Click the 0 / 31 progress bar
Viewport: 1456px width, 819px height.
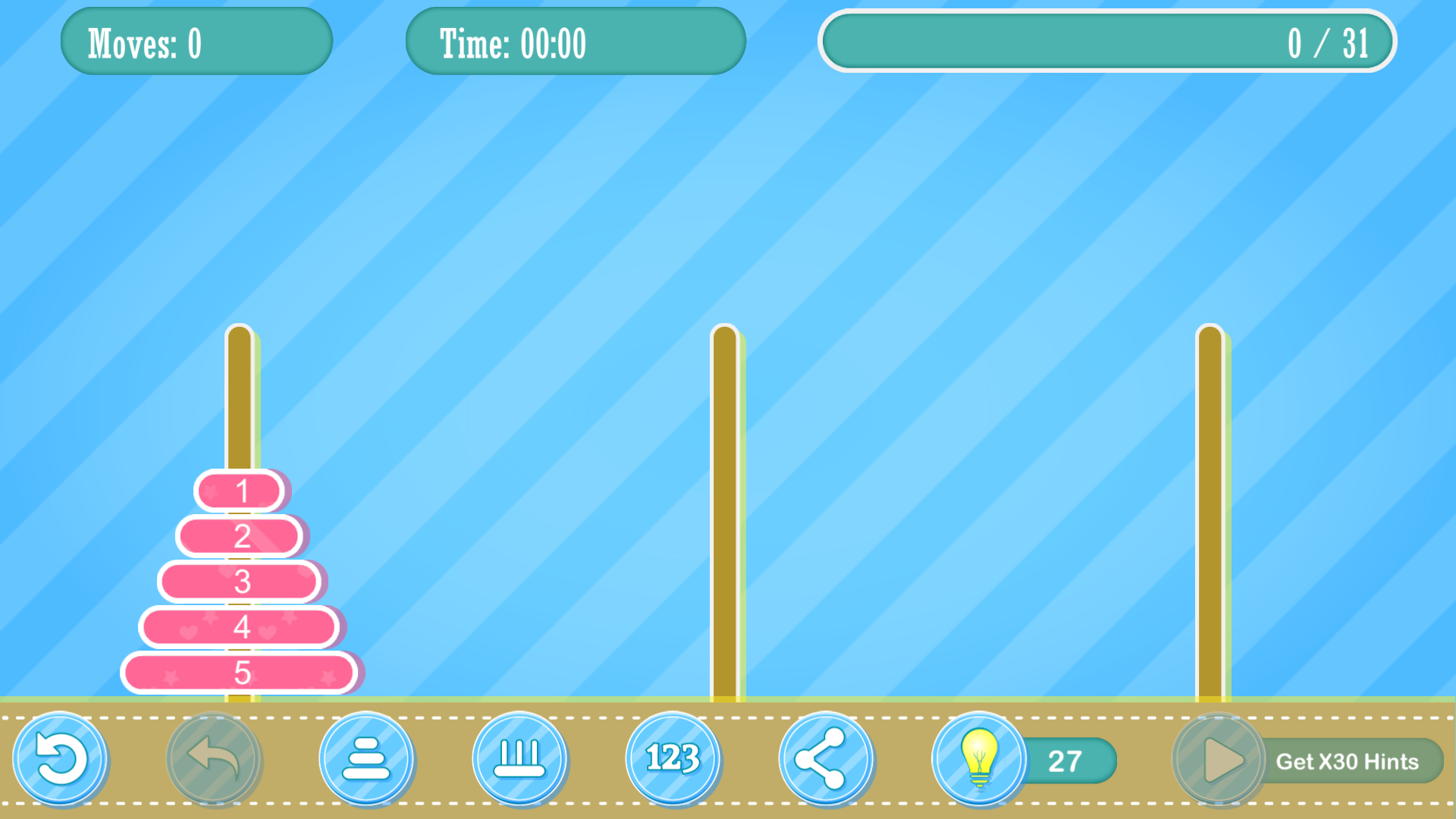coord(1107,42)
